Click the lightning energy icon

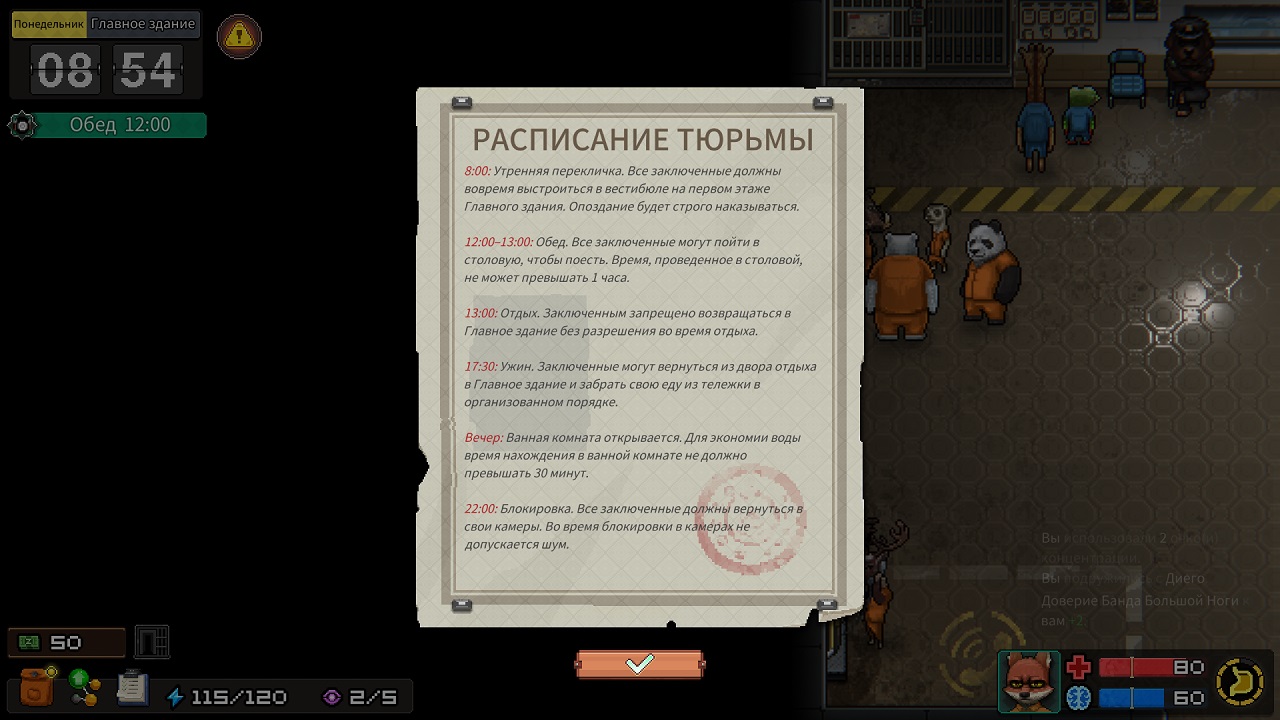tap(174, 695)
